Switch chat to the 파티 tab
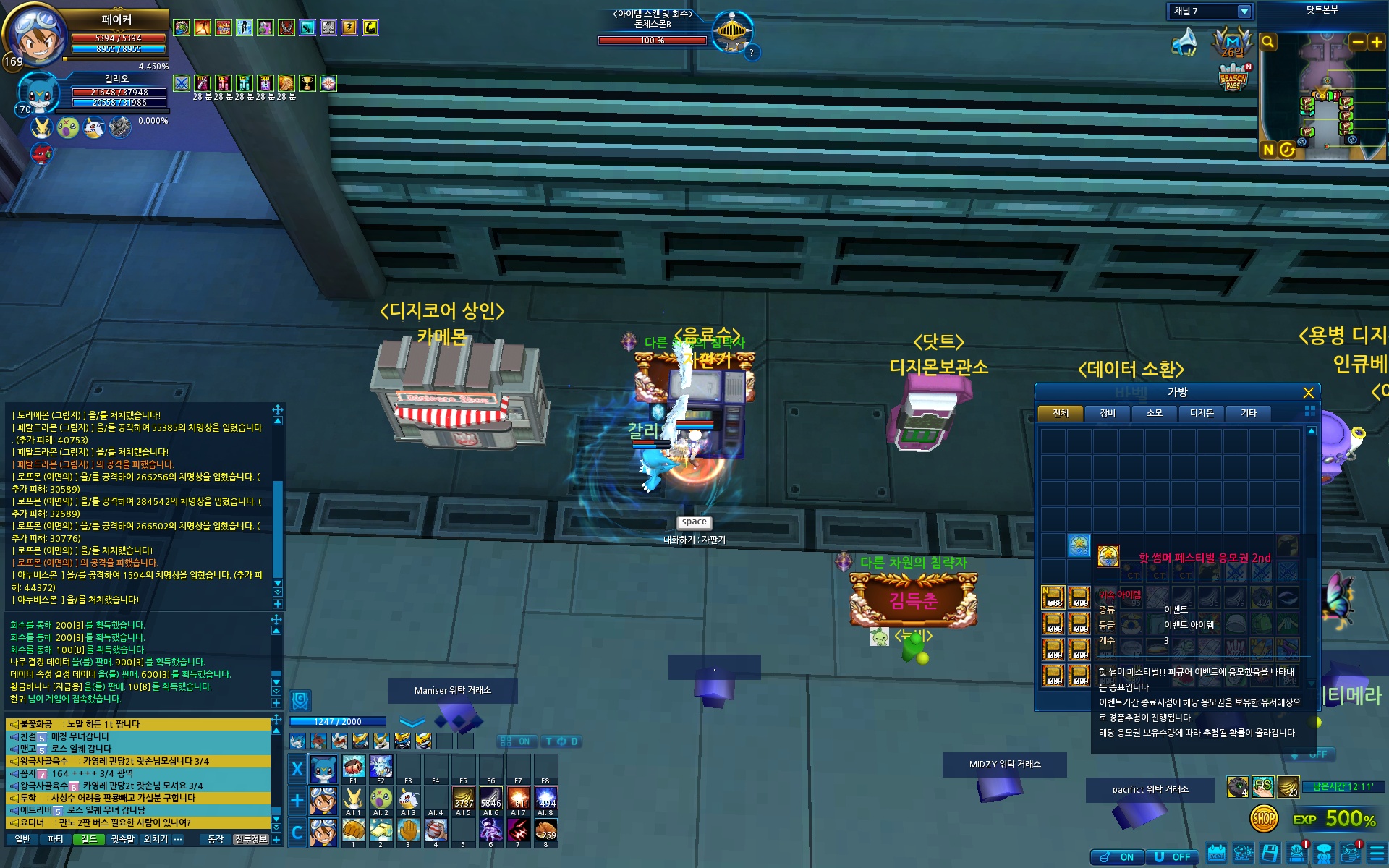Screen dimensions: 1389x868 [x=56, y=839]
